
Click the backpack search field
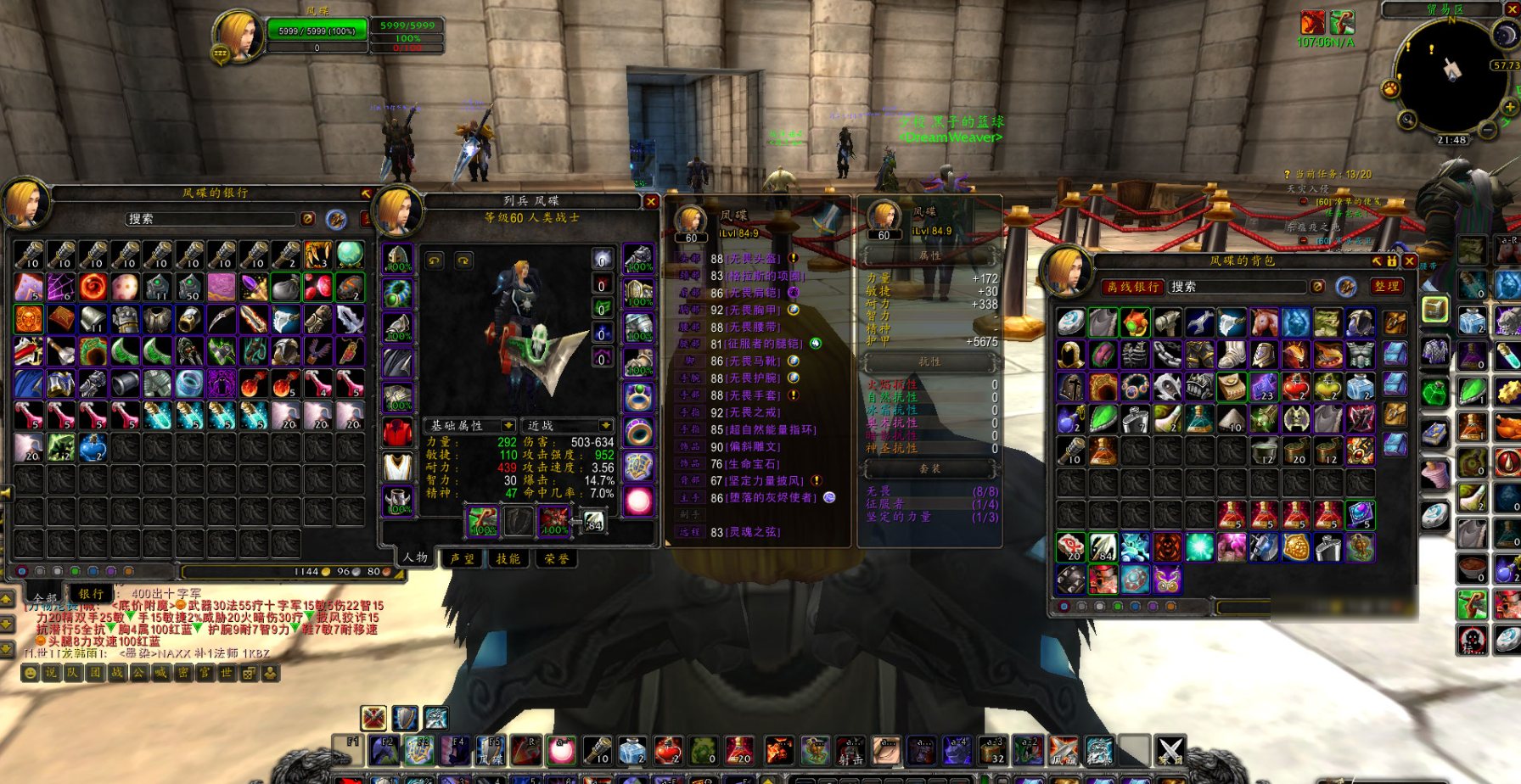(x=1238, y=287)
